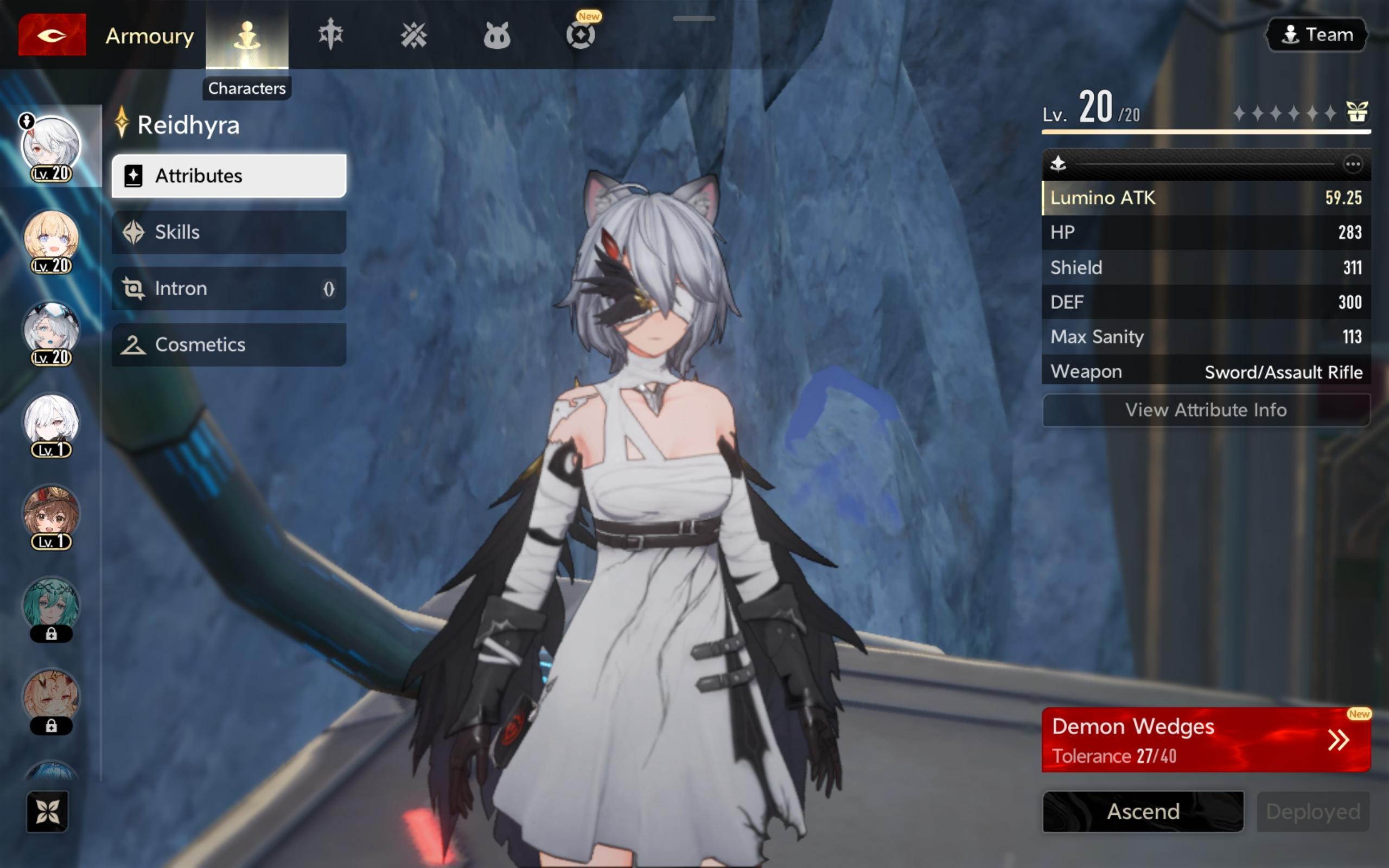Open the Skills section
1389x868 pixels.
[x=228, y=232]
